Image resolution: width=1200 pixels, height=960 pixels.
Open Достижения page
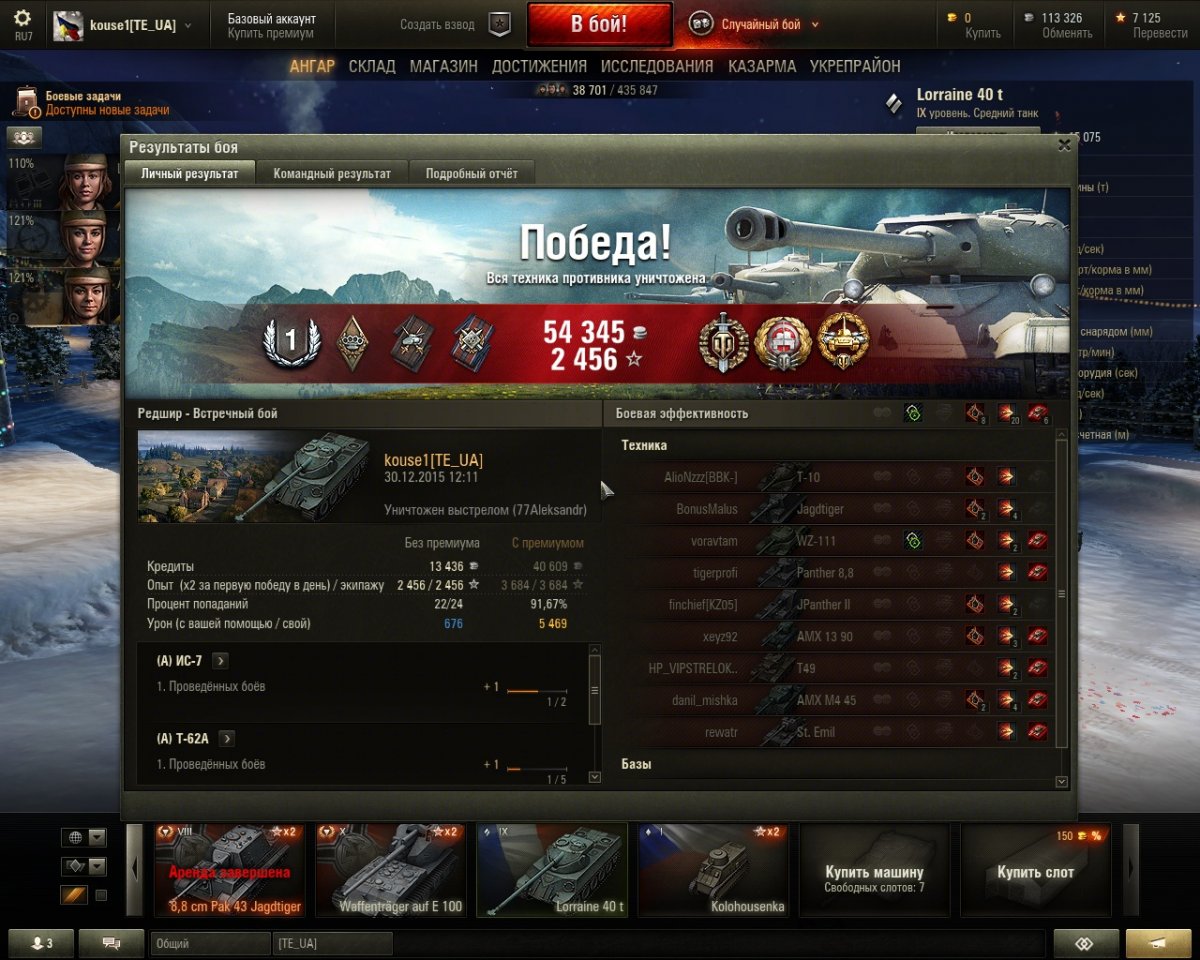[x=539, y=66]
